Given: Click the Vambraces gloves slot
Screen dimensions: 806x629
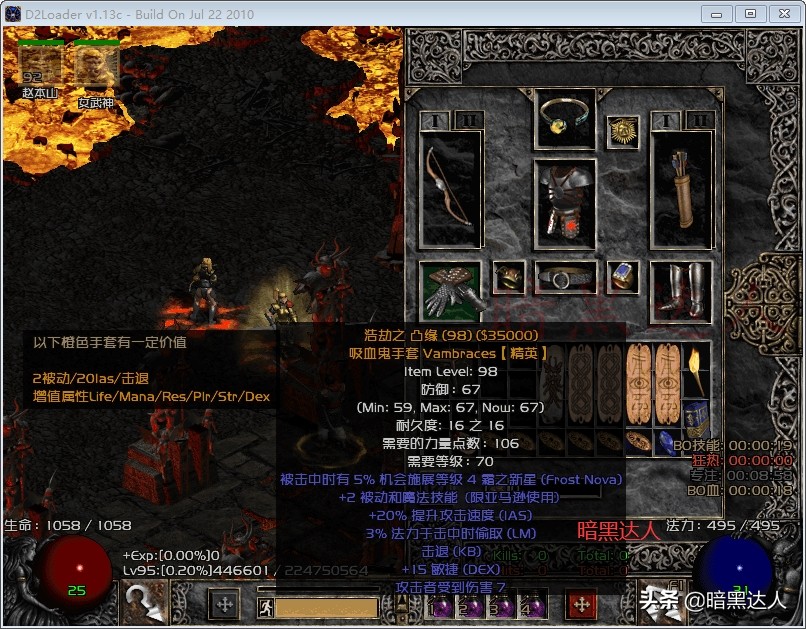Looking at the screenshot, I should [450, 289].
